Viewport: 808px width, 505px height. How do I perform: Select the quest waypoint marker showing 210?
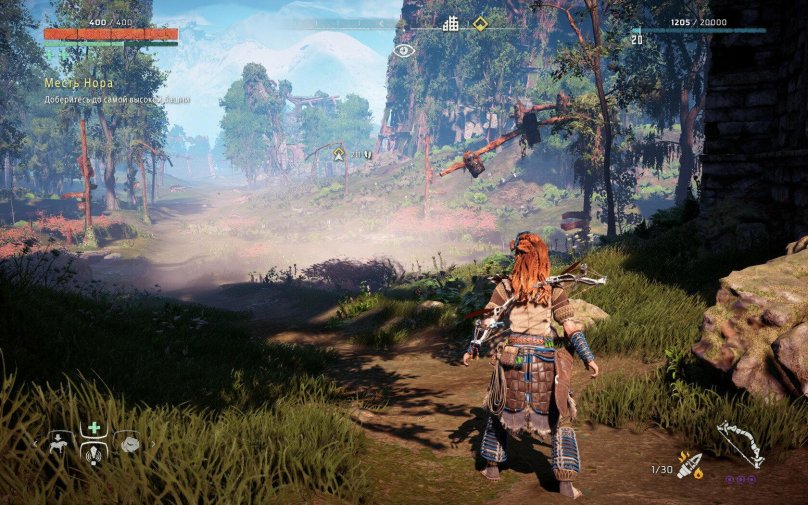[339, 153]
